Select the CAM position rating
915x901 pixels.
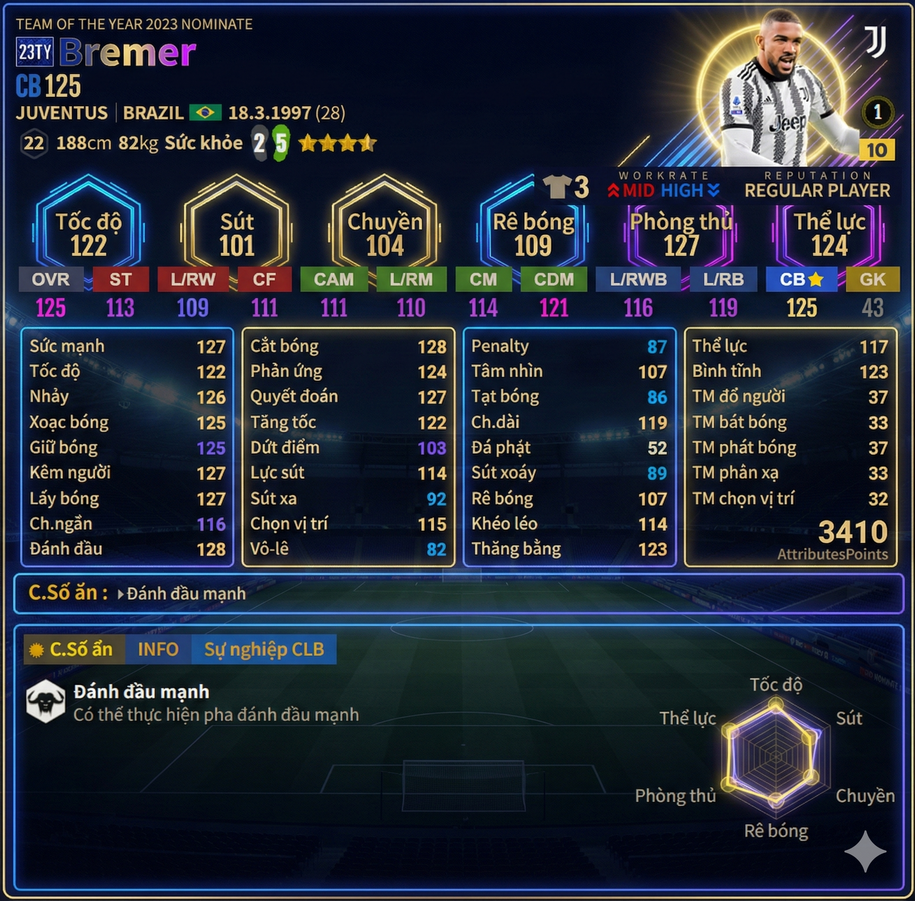click(333, 279)
